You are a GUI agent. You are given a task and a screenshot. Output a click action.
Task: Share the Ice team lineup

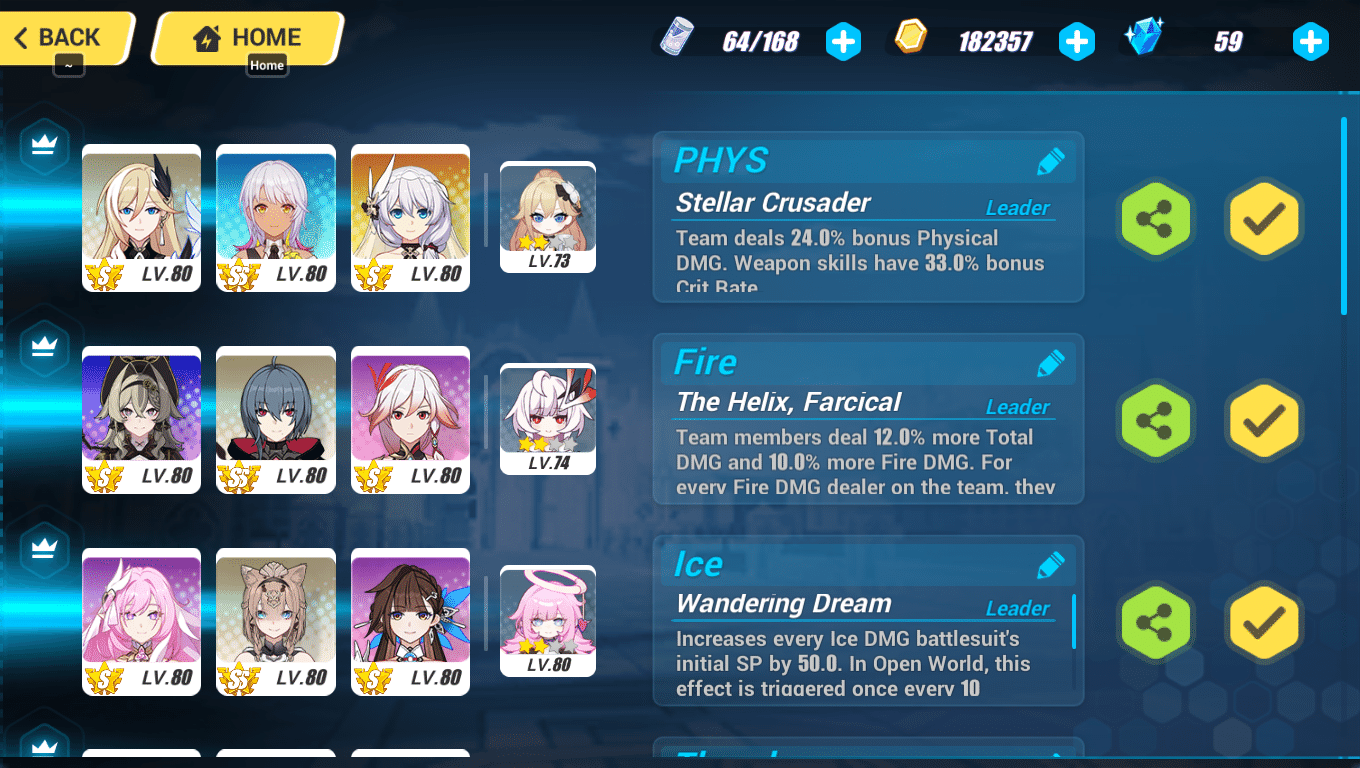(x=1155, y=621)
